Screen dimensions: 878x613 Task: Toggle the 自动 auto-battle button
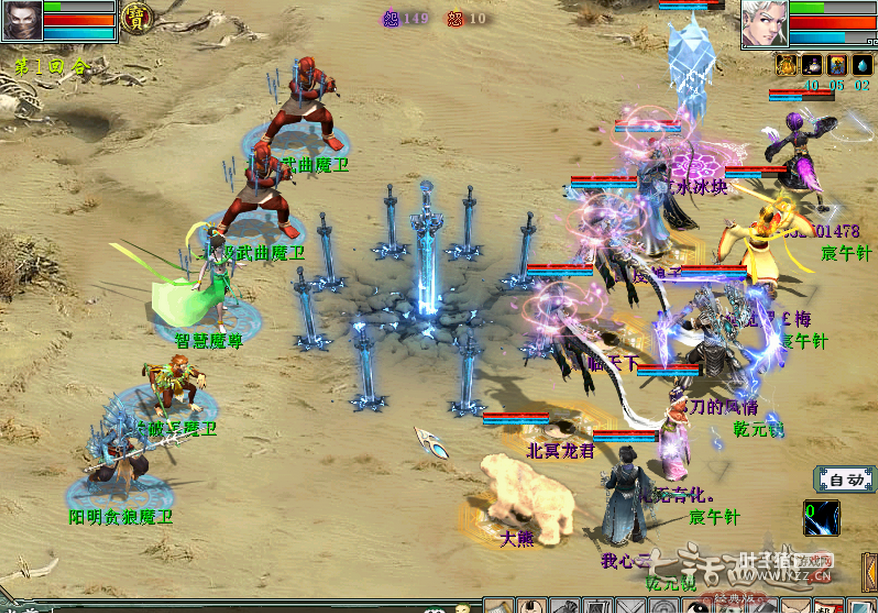click(x=845, y=480)
